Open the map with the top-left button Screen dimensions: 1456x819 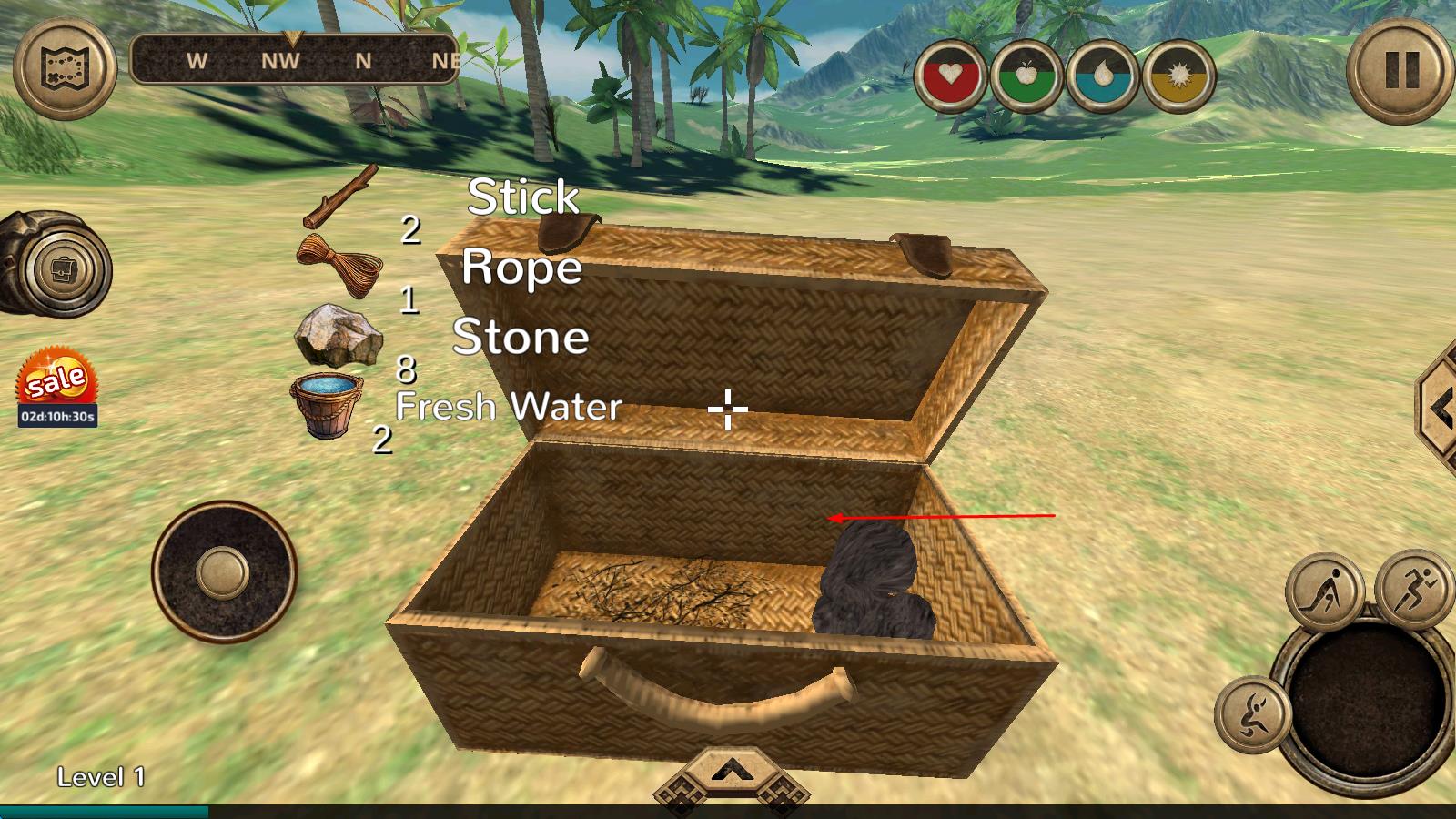pos(64,66)
